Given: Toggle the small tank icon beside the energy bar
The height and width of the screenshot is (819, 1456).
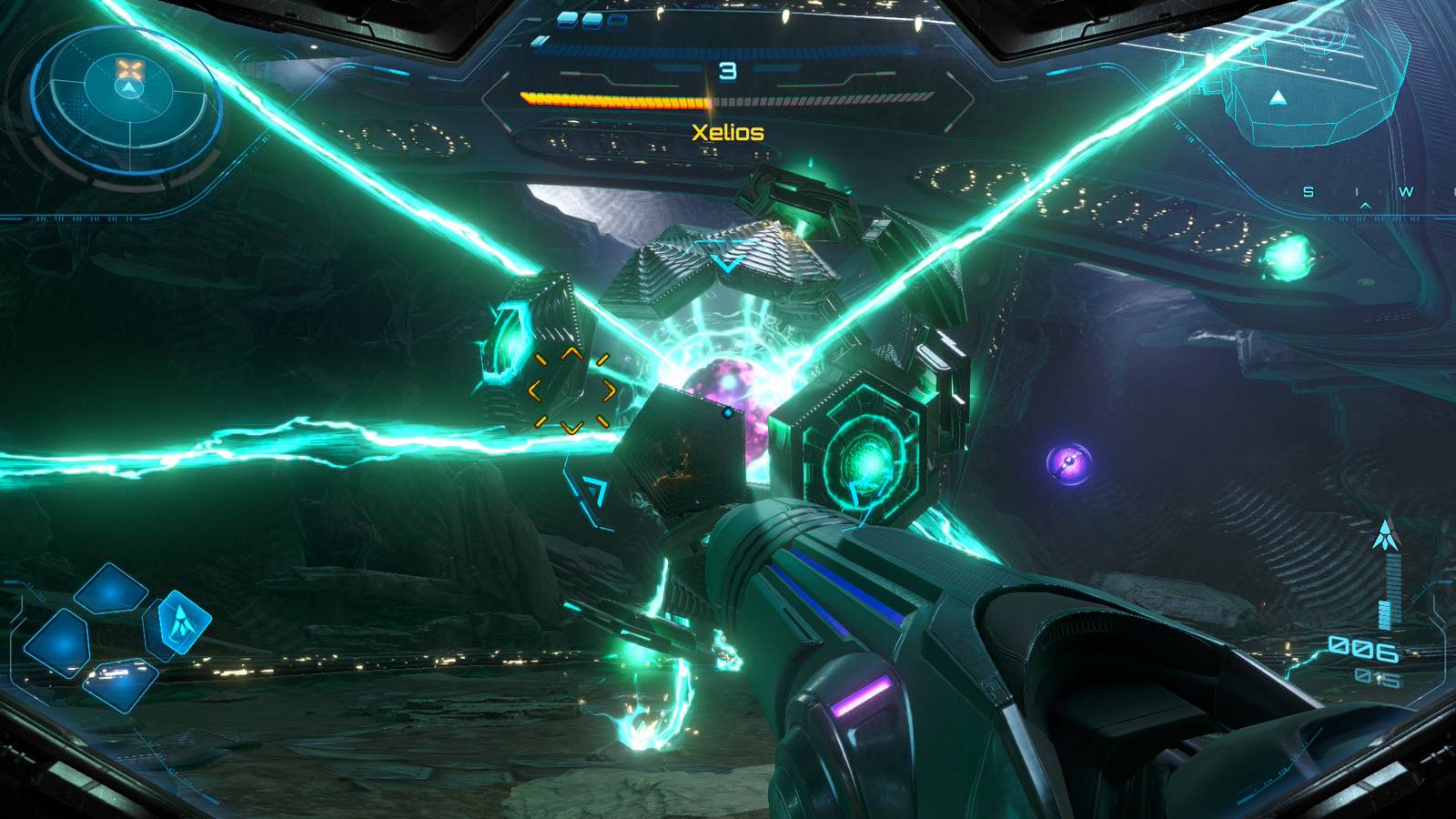Looking at the screenshot, I should (539, 42).
